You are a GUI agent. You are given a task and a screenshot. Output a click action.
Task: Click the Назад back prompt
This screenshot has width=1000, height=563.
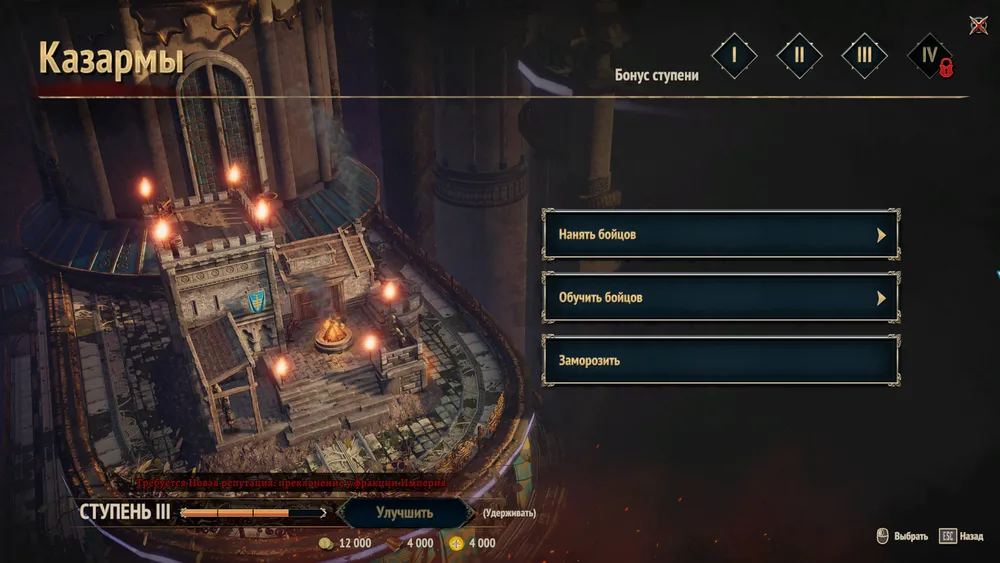(961, 536)
